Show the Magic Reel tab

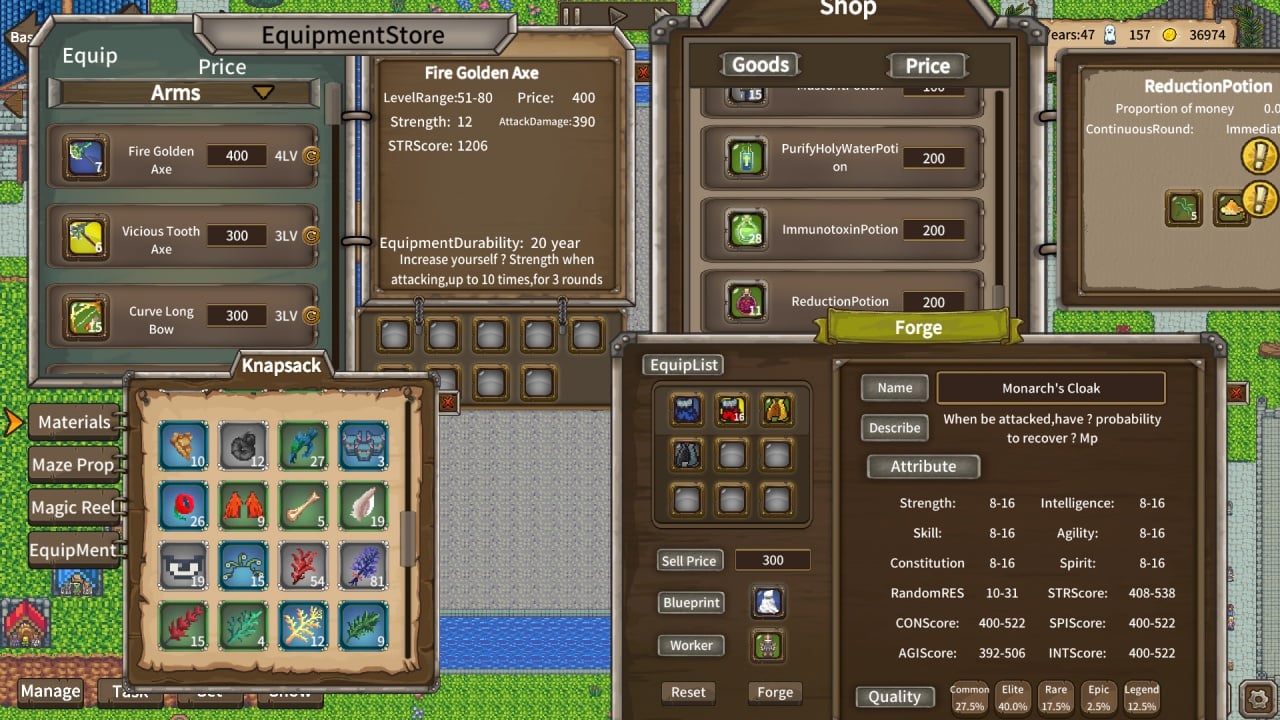point(73,508)
